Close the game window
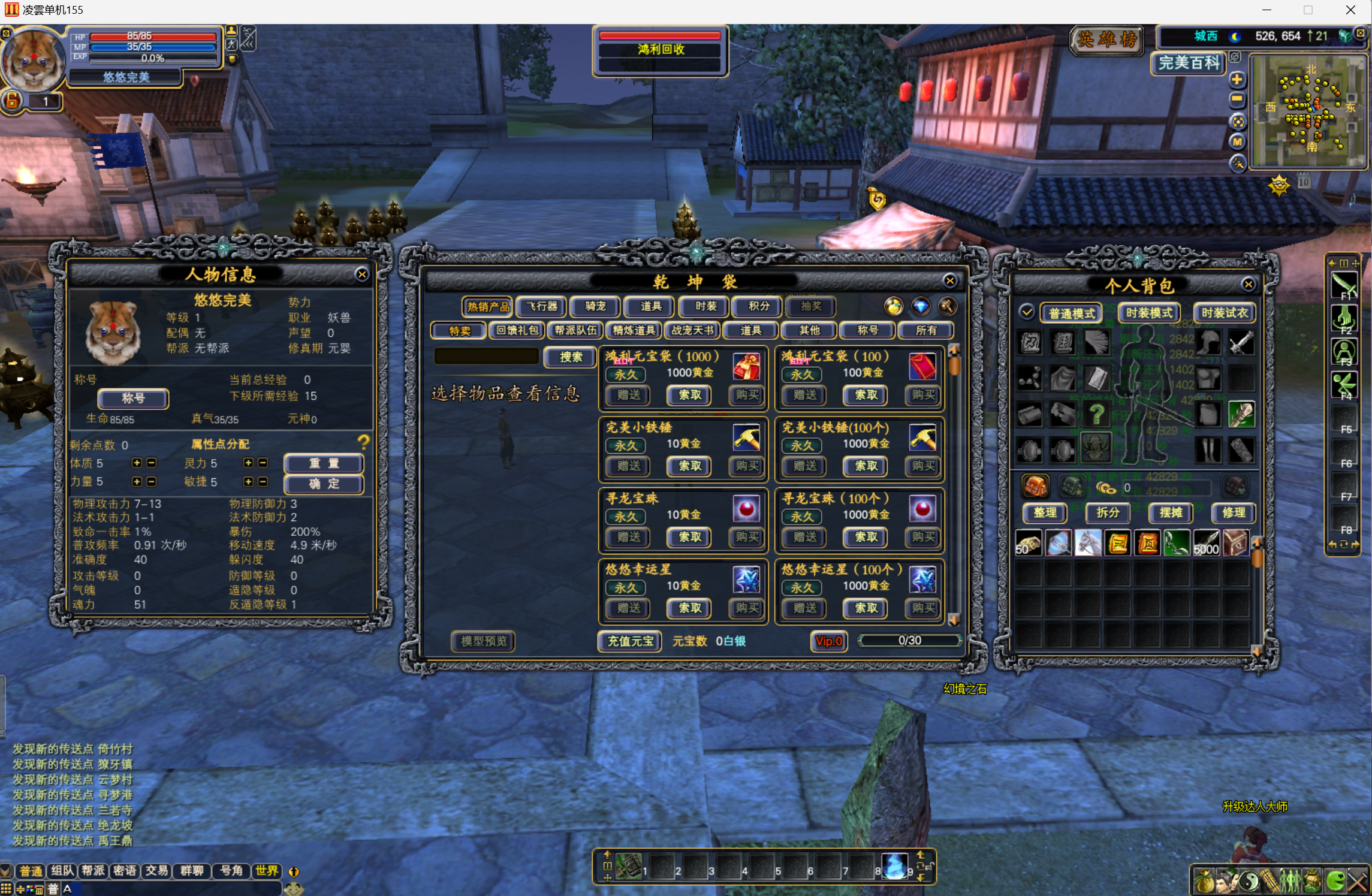 [1350, 10]
